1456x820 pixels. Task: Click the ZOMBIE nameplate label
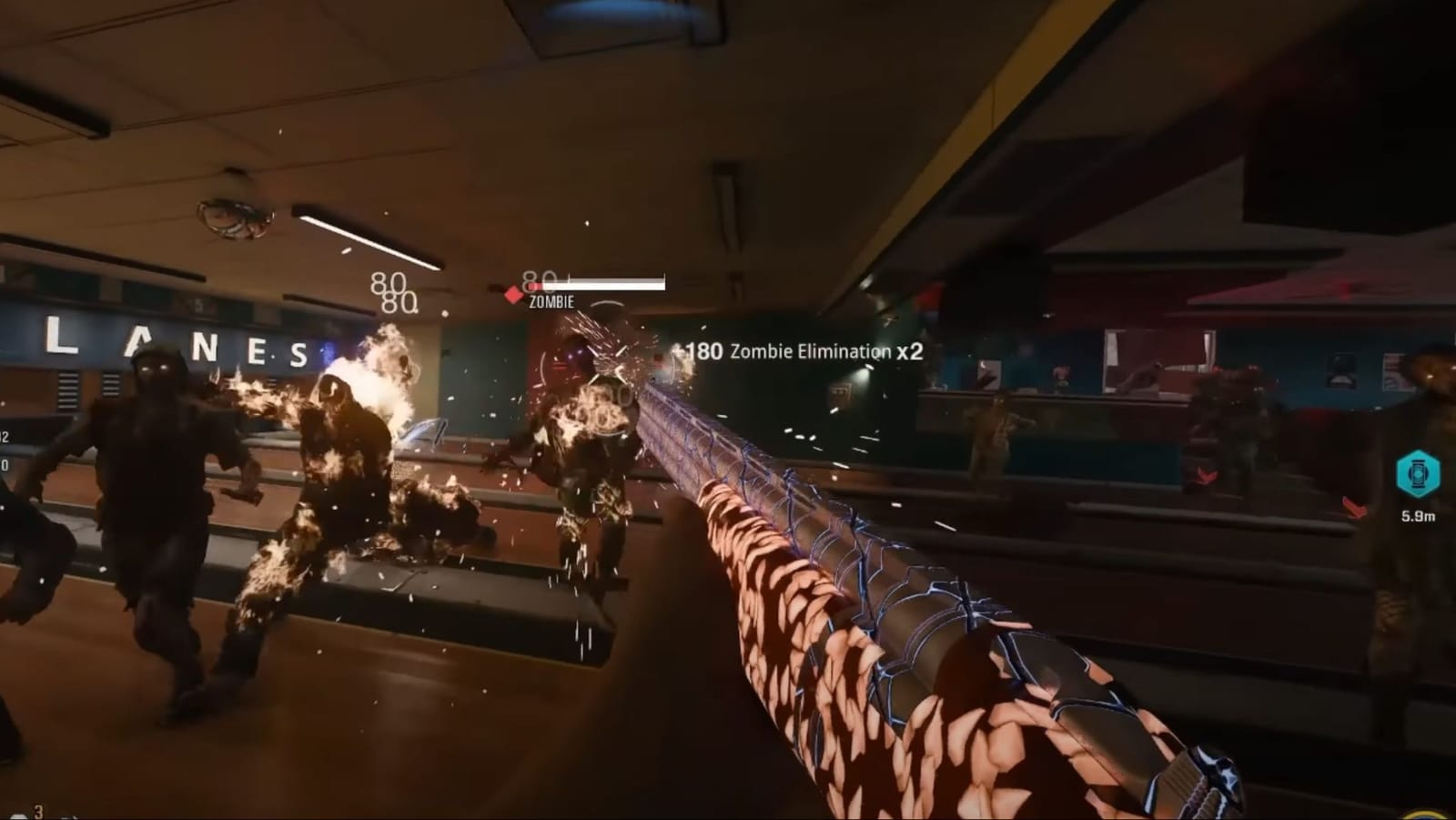550,303
